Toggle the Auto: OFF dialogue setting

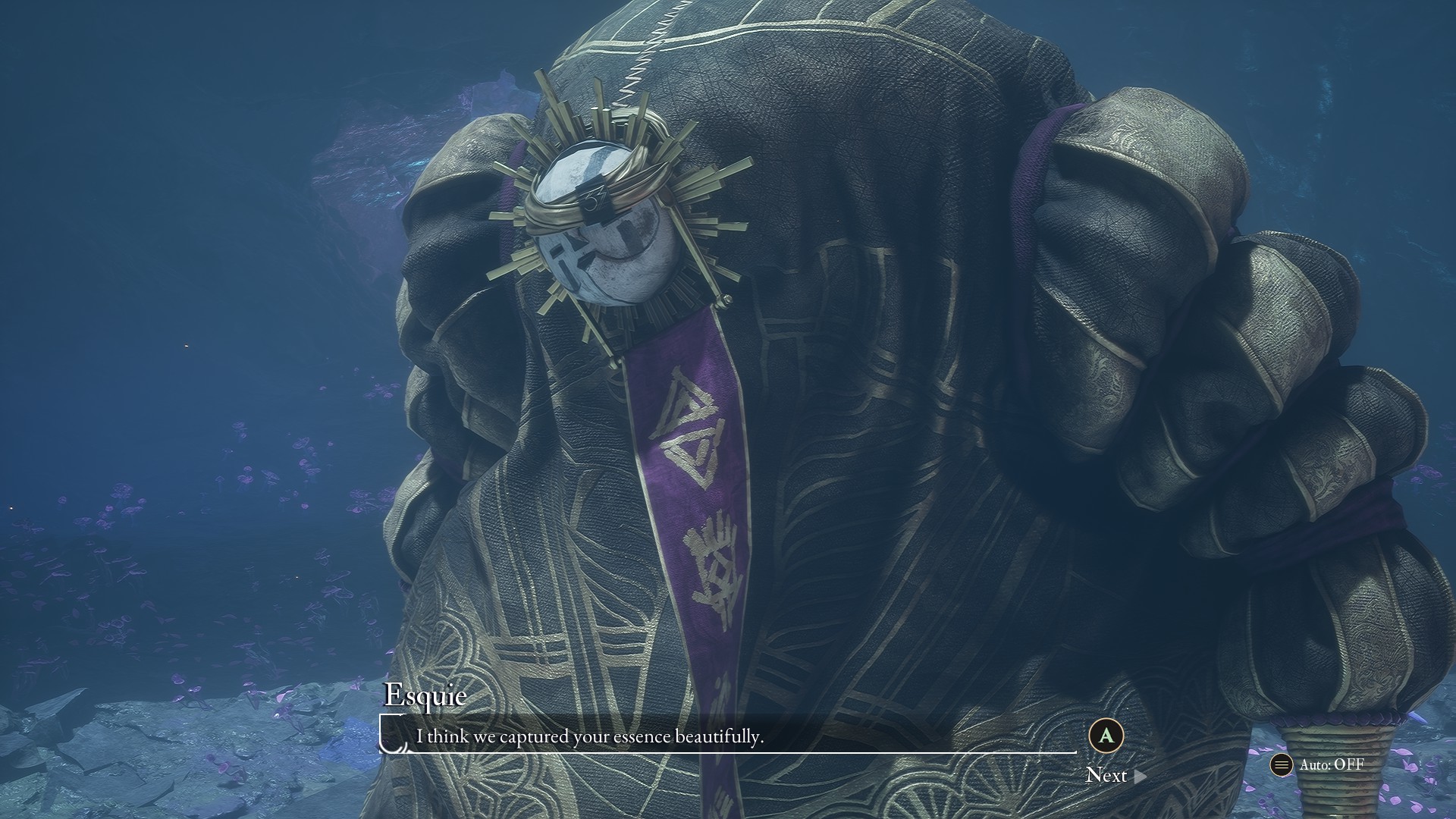[x=1318, y=764]
